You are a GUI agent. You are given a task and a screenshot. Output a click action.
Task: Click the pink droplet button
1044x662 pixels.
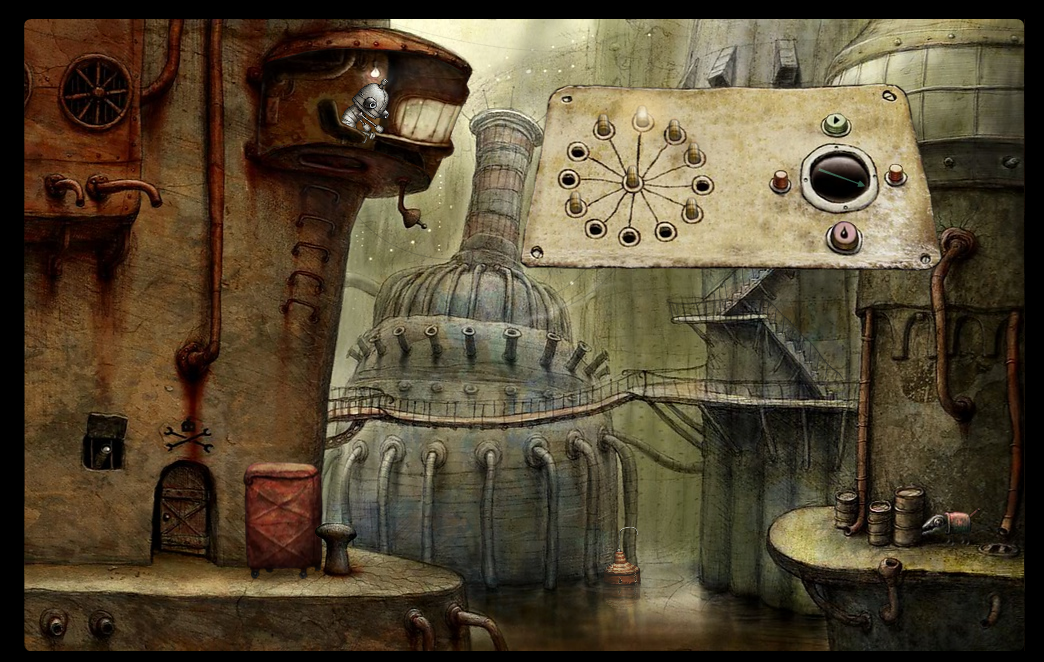click(845, 236)
